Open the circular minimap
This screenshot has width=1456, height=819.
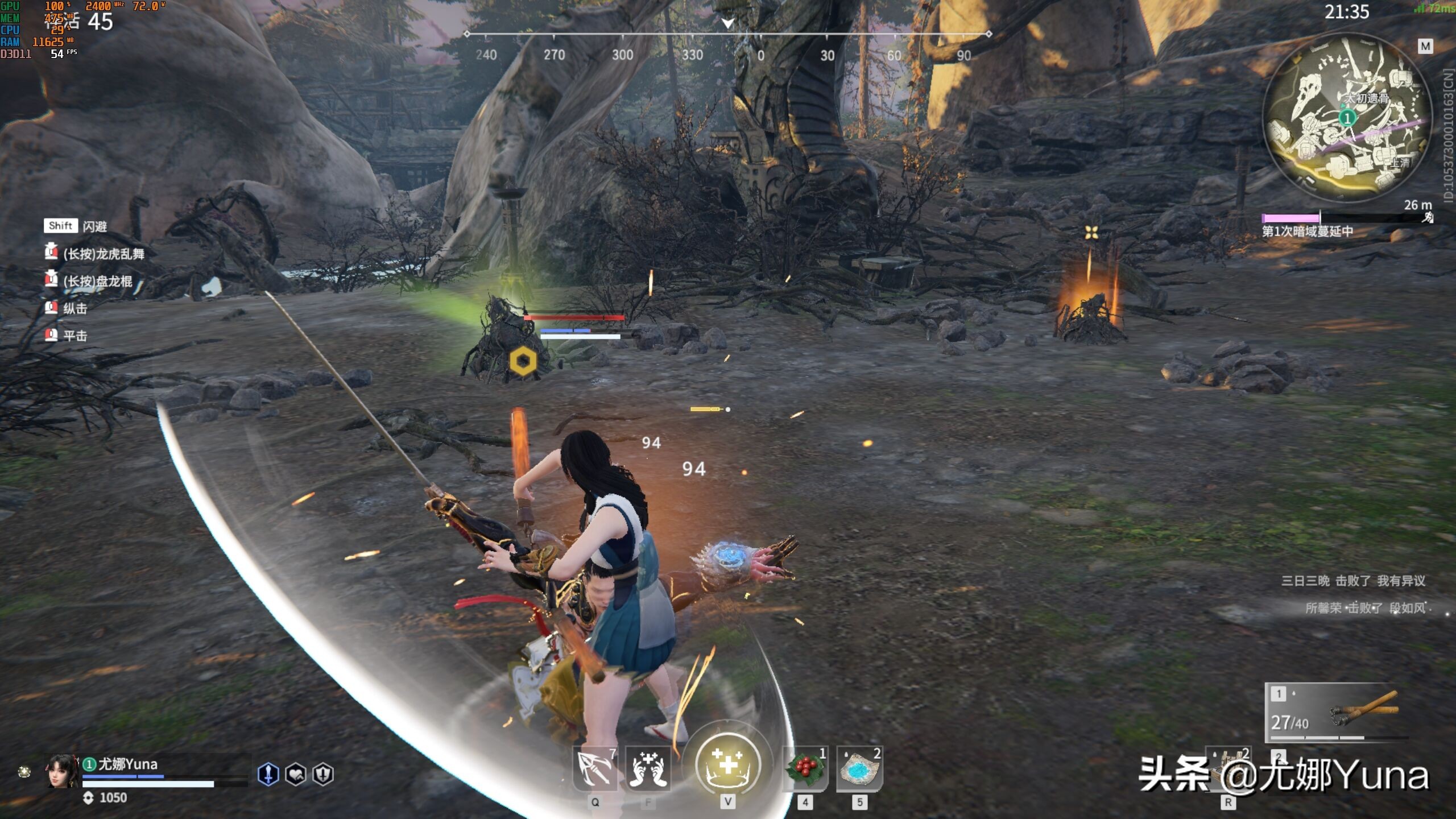[x=1347, y=118]
